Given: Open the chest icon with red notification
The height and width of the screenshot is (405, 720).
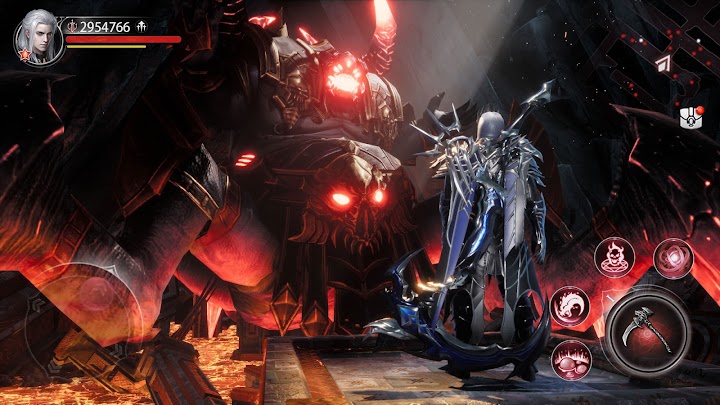Looking at the screenshot, I should (690, 117).
